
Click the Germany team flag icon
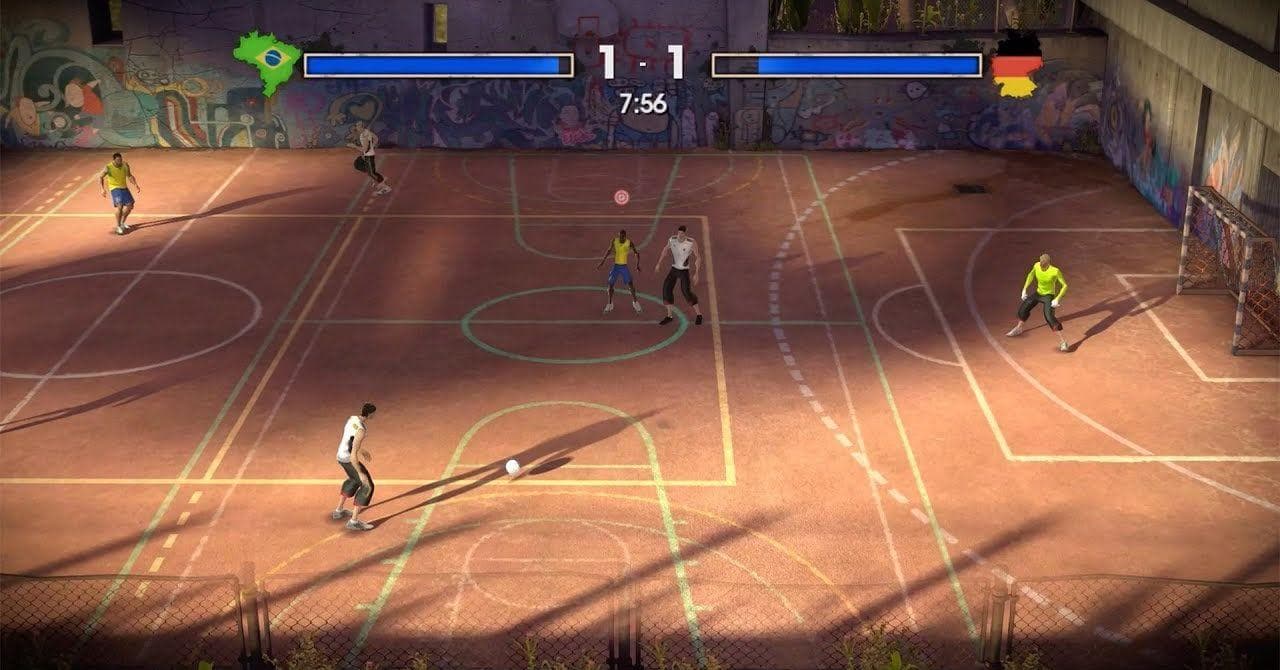[1016, 66]
